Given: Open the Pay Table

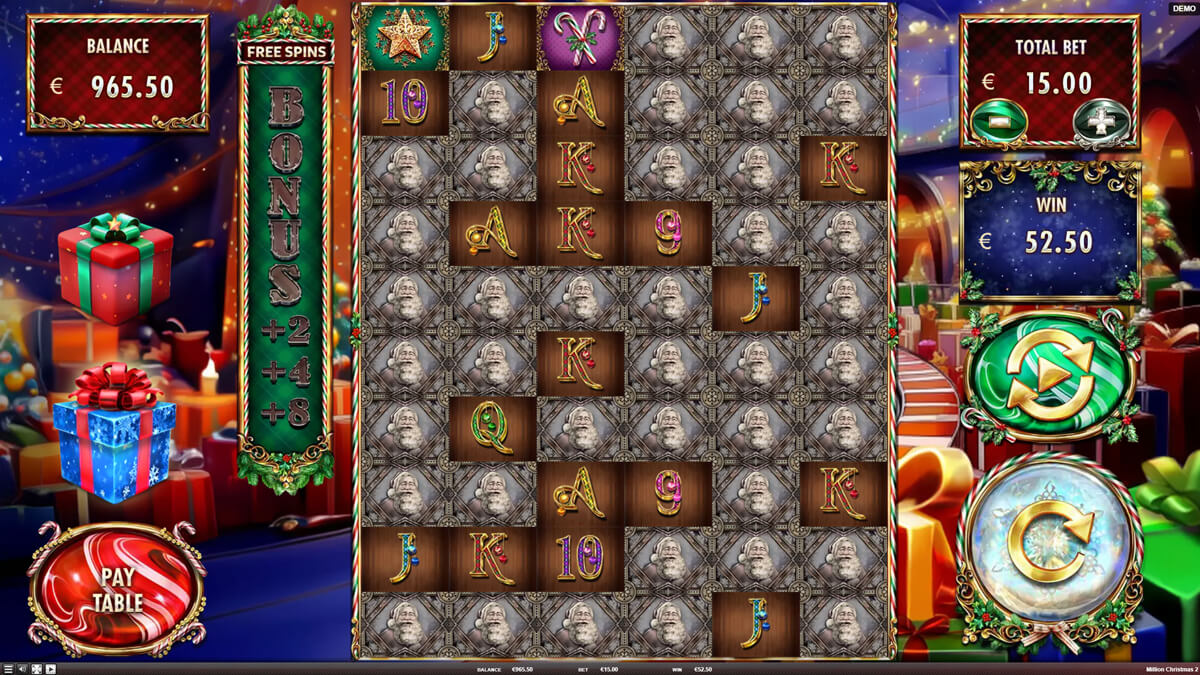Looking at the screenshot, I should [x=118, y=590].
